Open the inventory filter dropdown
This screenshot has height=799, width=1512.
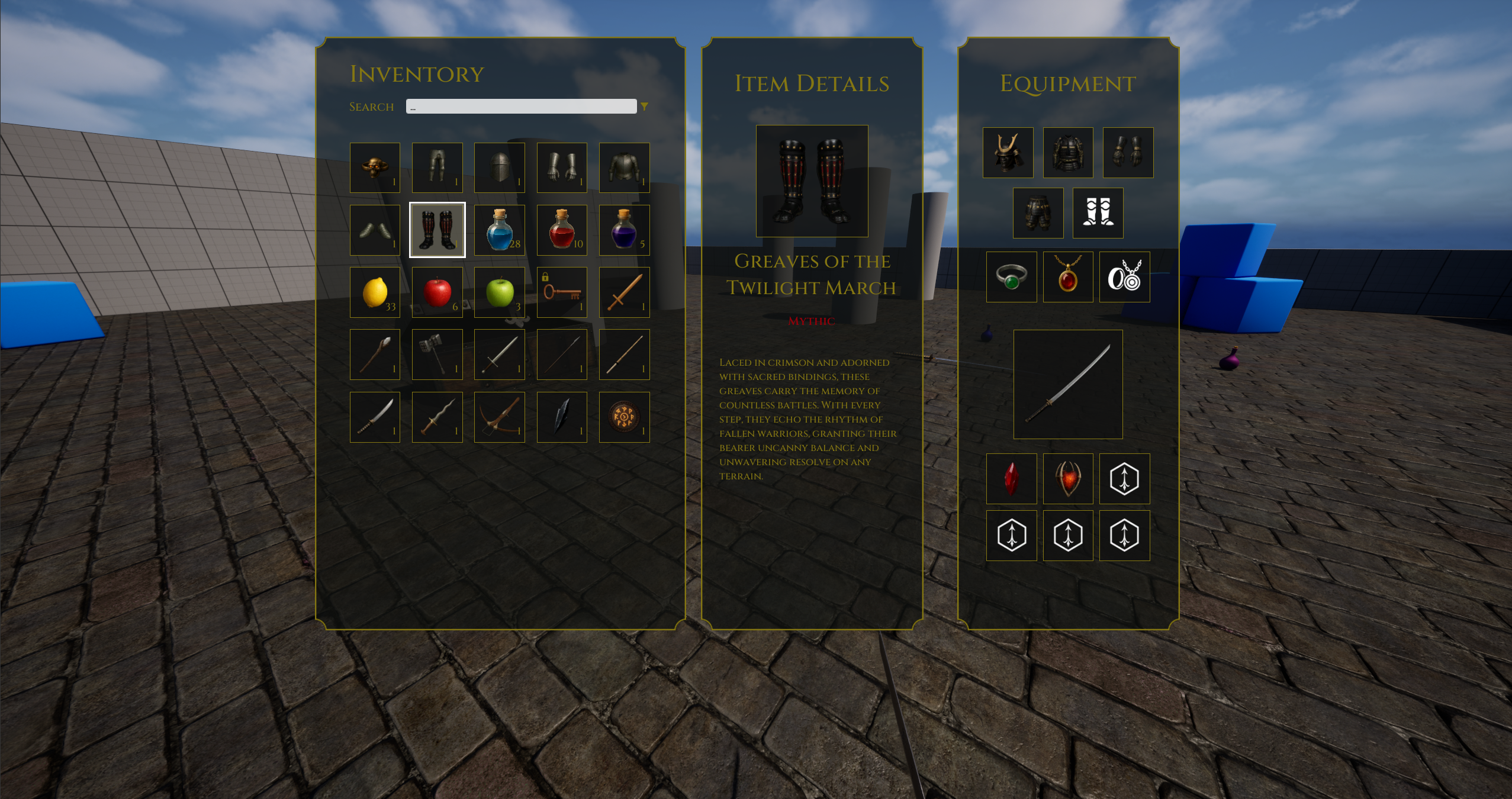pyautogui.click(x=644, y=107)
